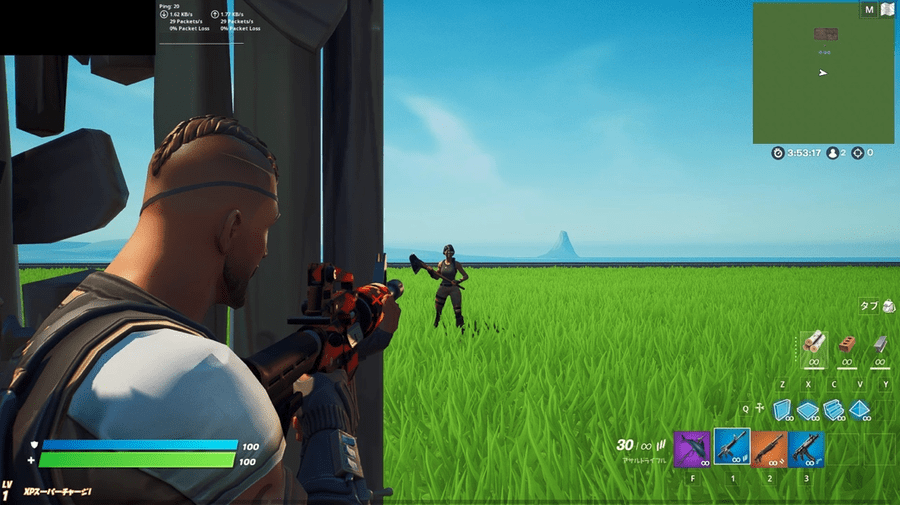
Task: Select the wall building piece
Action: click(x=782, y=409)
